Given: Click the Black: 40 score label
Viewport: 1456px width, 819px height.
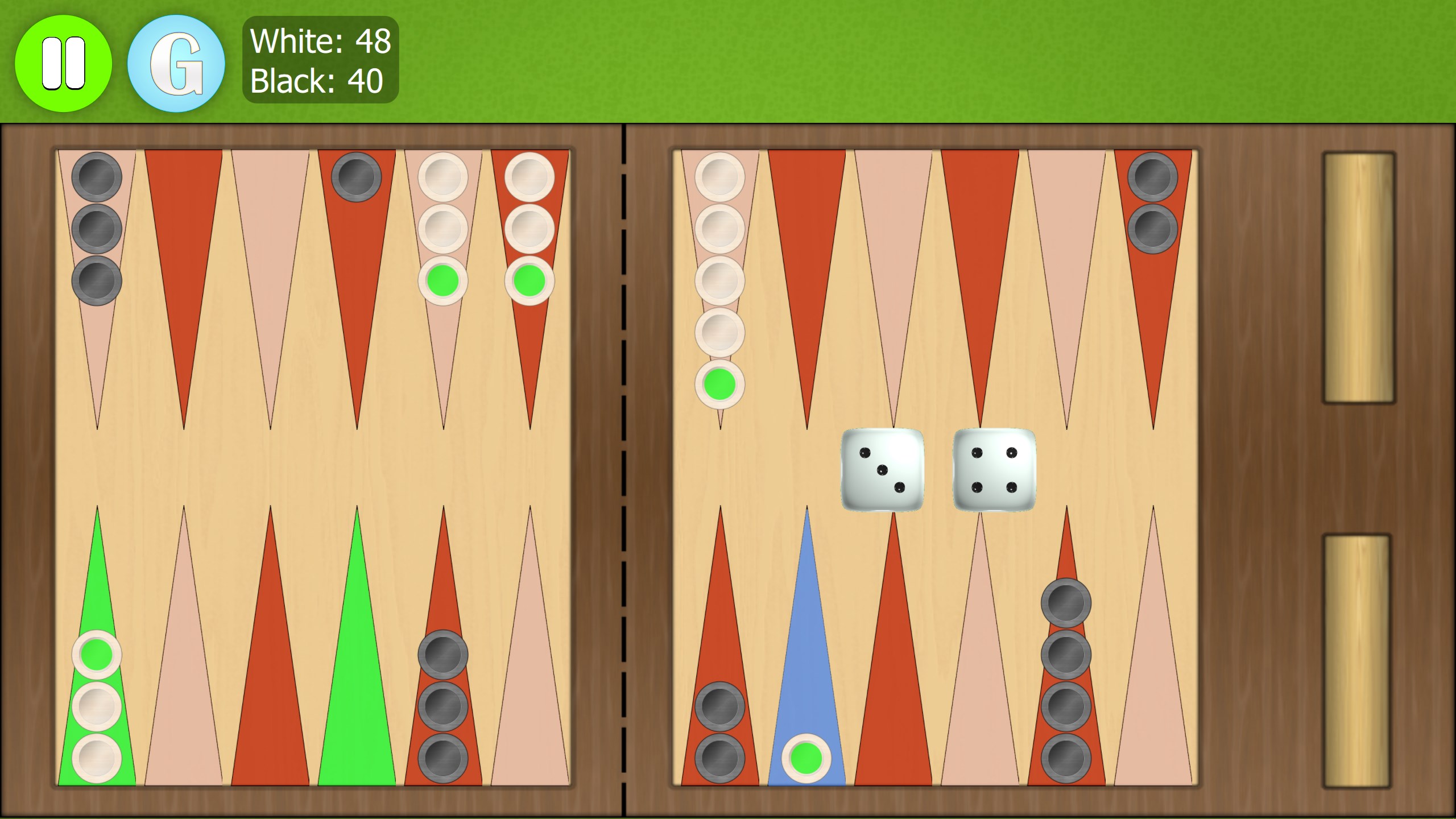Looking at the screenshot, I should (x=316, y=81).
